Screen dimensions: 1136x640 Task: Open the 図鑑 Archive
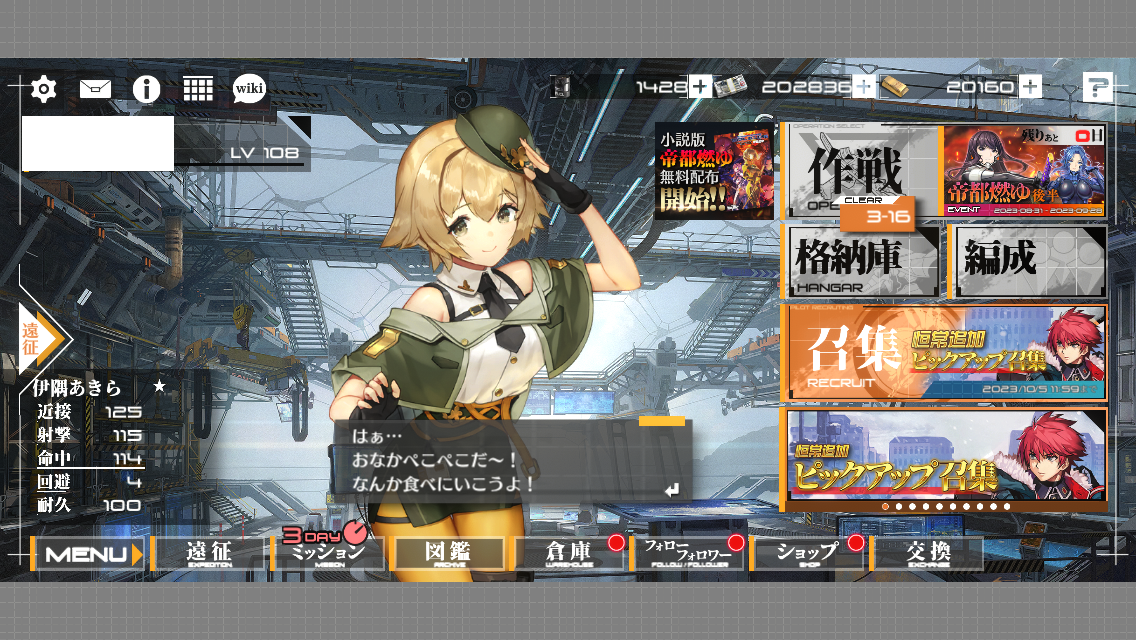click(448, 554)
